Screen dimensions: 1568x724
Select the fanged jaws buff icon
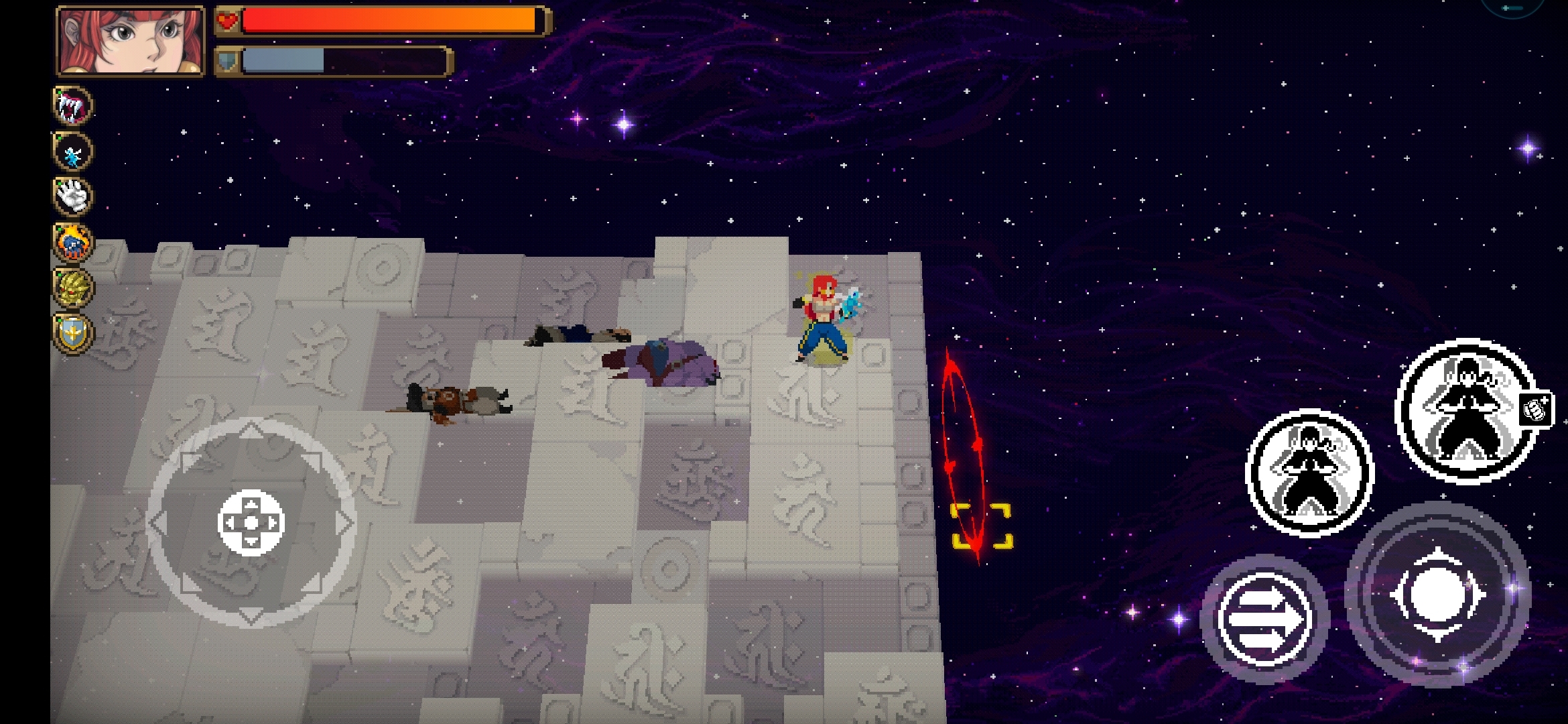point(72,105)
